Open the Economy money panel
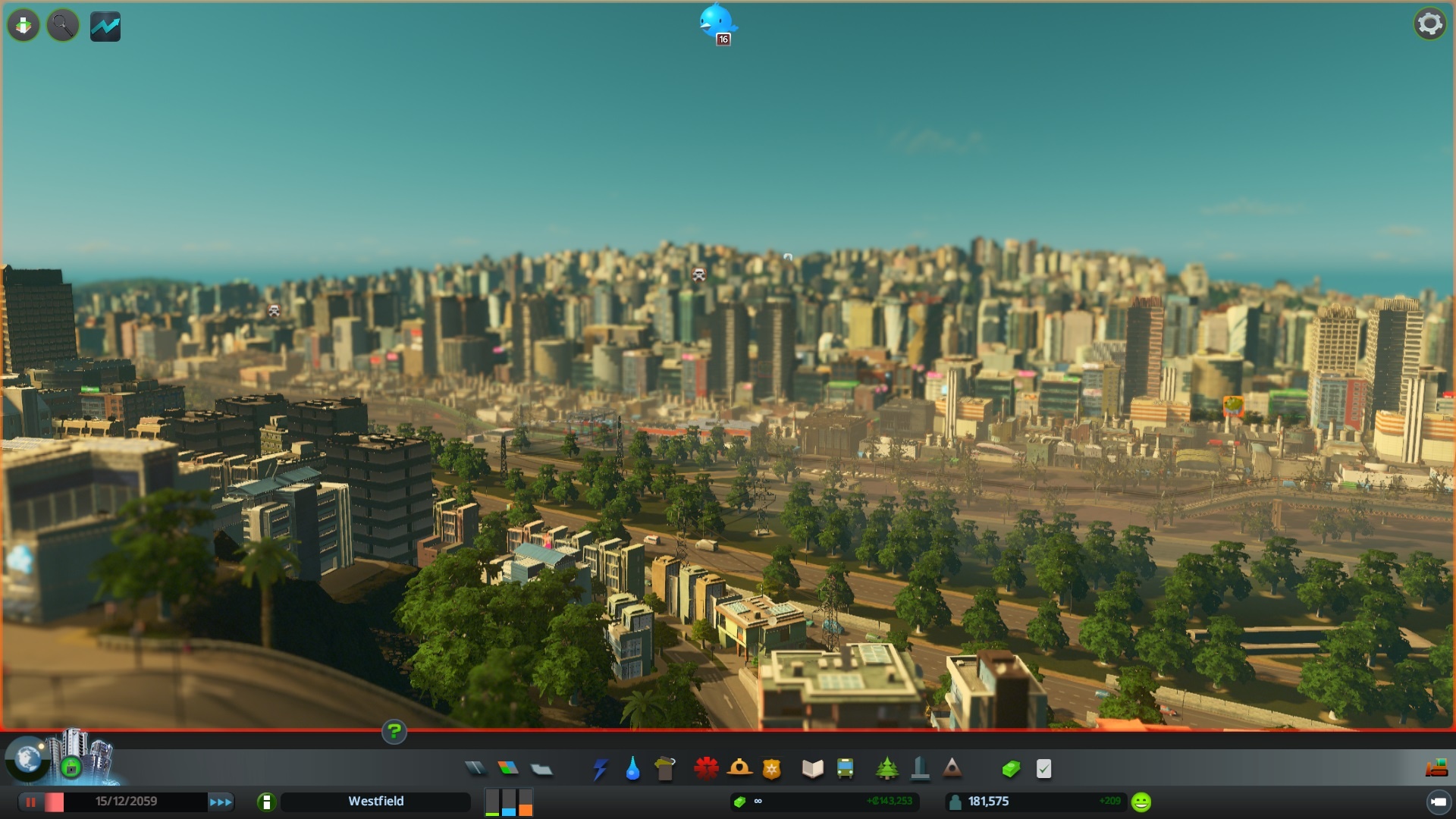The width and height of the screenshot is (1456, 819). (x=1011, y=769)
